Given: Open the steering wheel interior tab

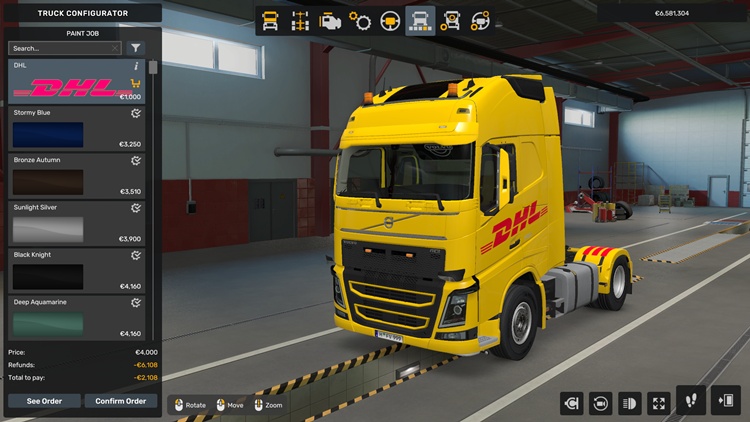Looking at the screenshot, I should (390, 21).
